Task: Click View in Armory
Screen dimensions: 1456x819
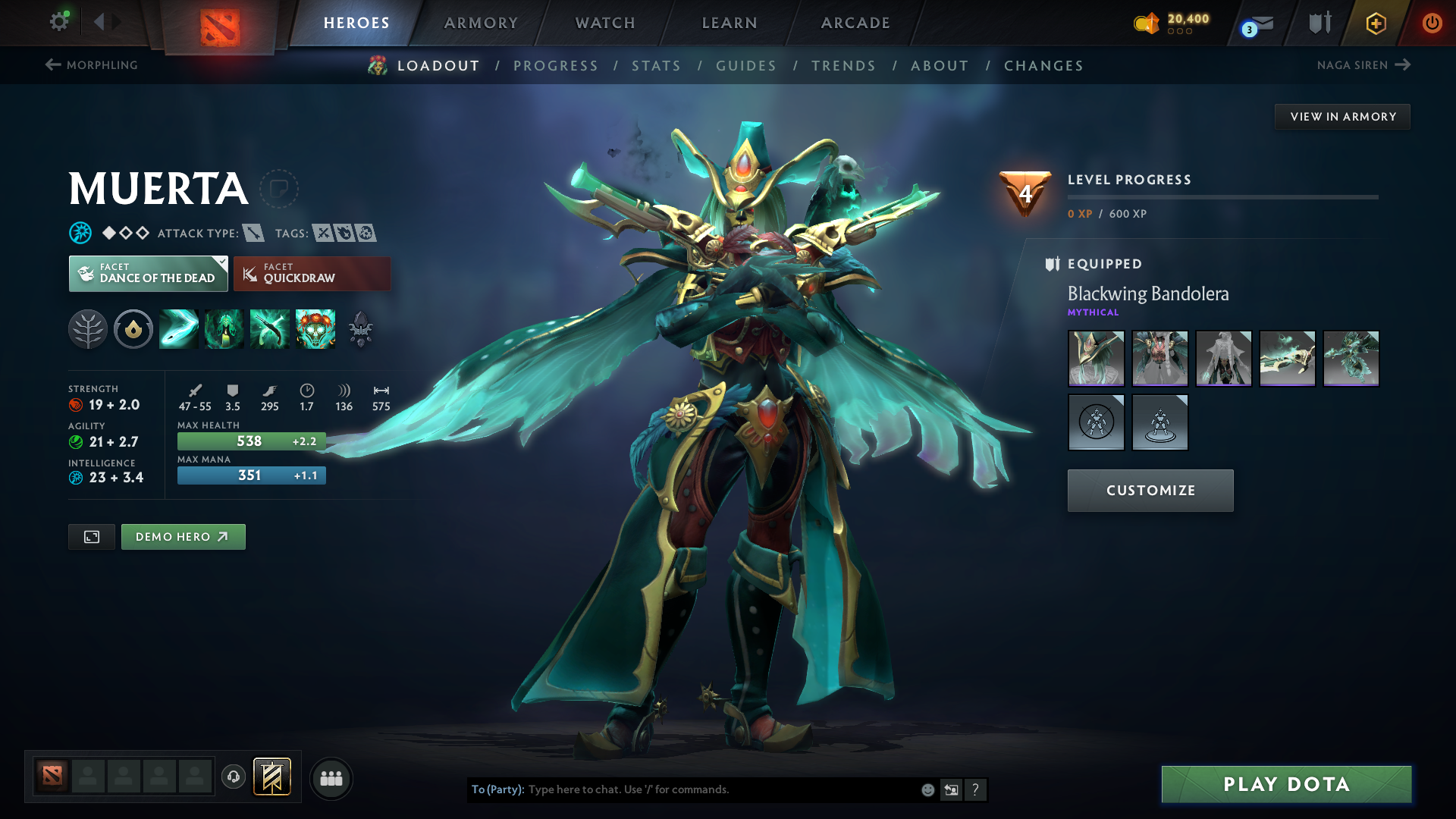Action: pos(1342,117)
